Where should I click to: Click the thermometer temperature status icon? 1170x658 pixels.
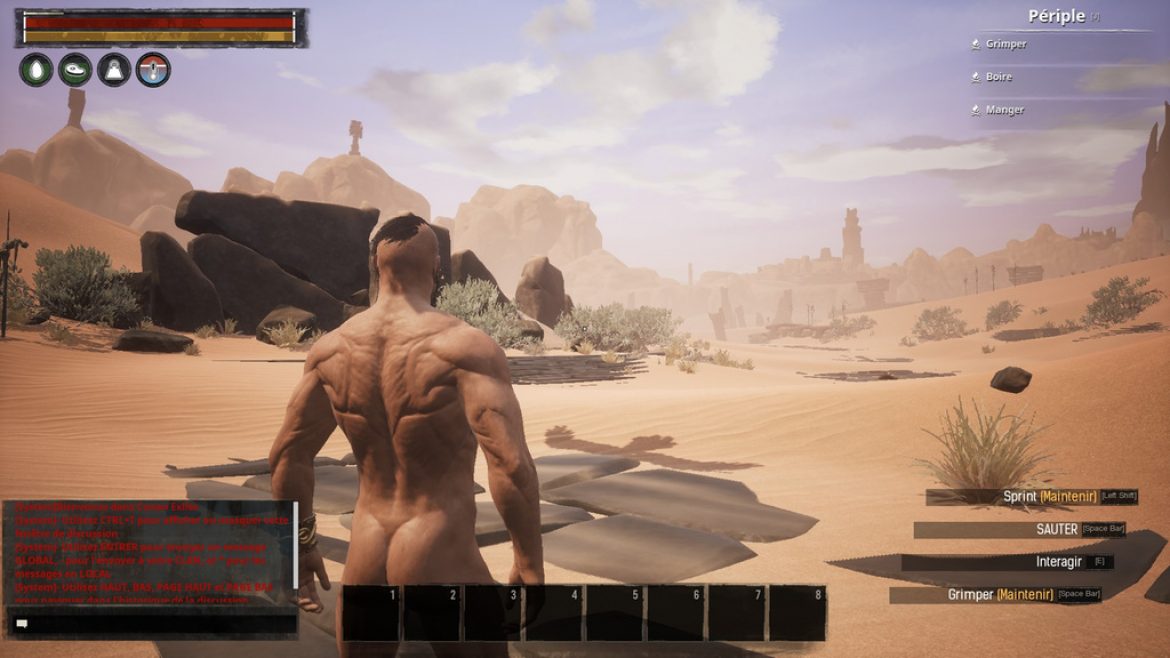pos(153,70)
